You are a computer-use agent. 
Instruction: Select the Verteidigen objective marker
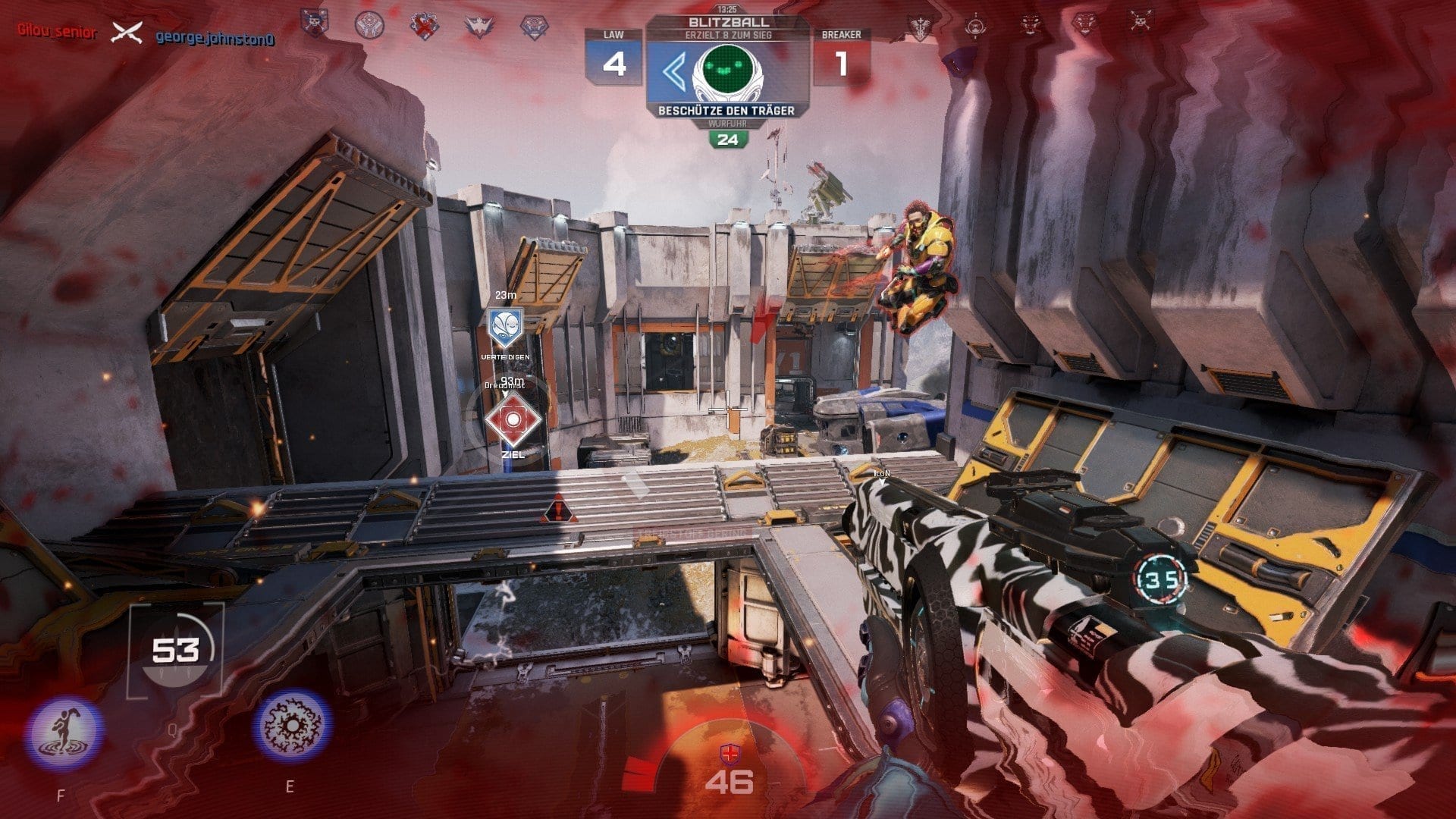click(505, 328)
